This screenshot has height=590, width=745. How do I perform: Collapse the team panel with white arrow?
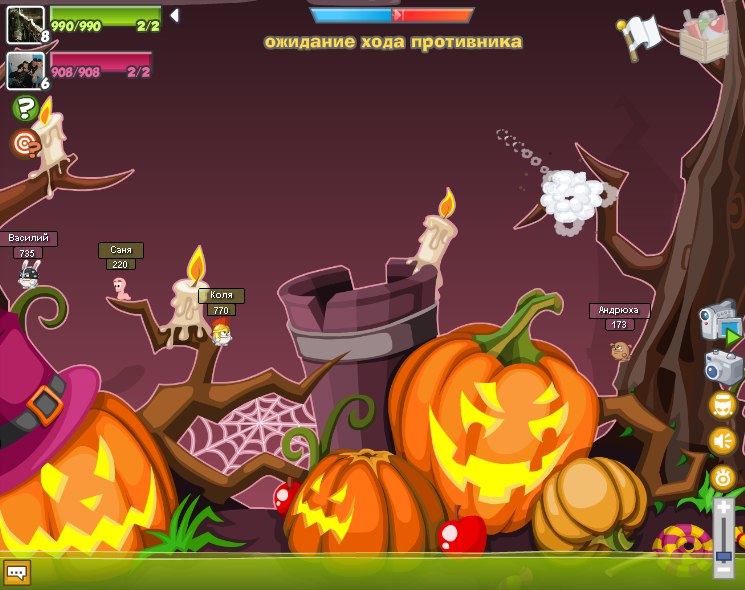point(174,16)
